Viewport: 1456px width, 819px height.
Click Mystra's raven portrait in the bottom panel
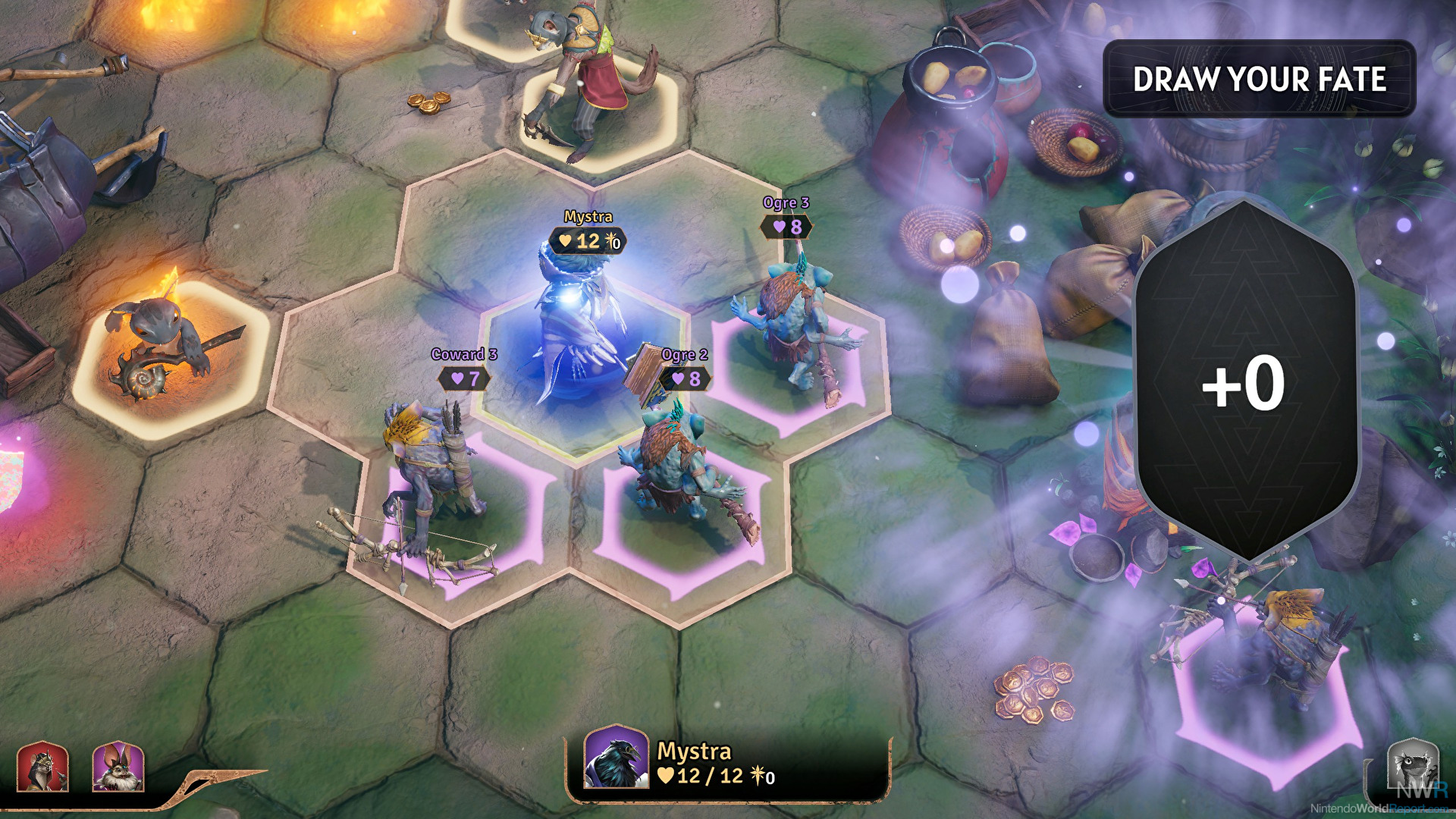(616, 758)
